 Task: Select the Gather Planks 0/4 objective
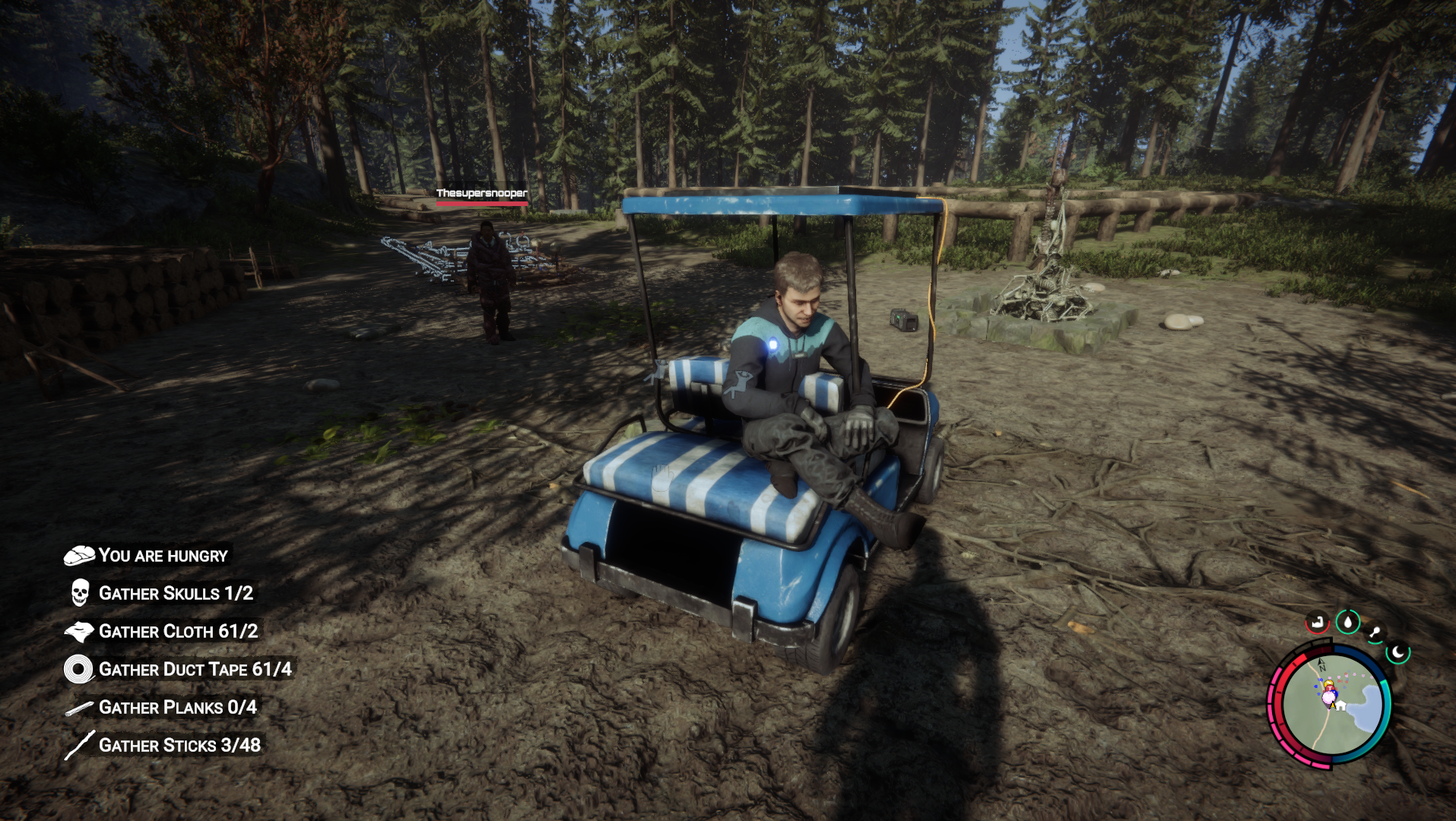click(x=177, y=708)
